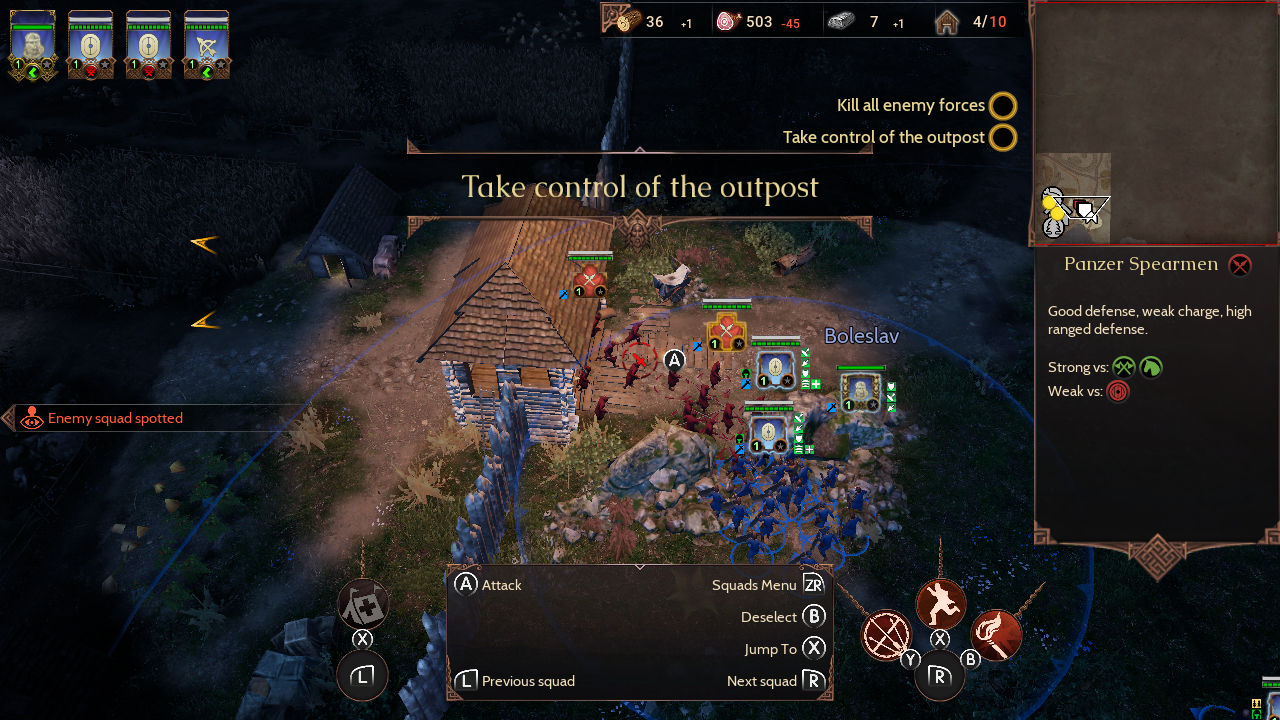Toggle the green stance on the archer squad card
Screen dimensions: 1280x720
(x=207, y=72)
